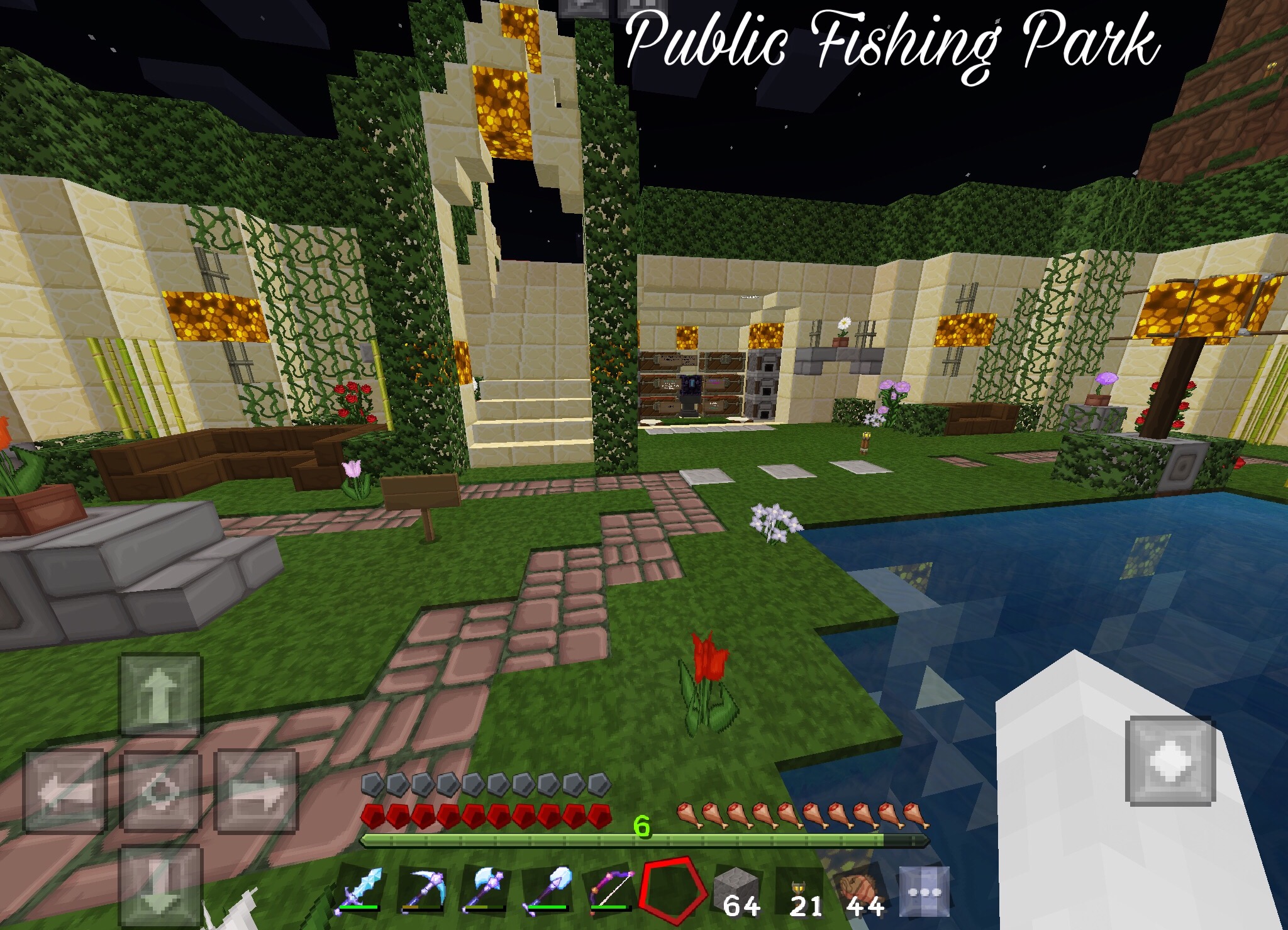Tap the left arrow movement button
The width and height of the screenshot is (1288, 930).
point(64,791)
